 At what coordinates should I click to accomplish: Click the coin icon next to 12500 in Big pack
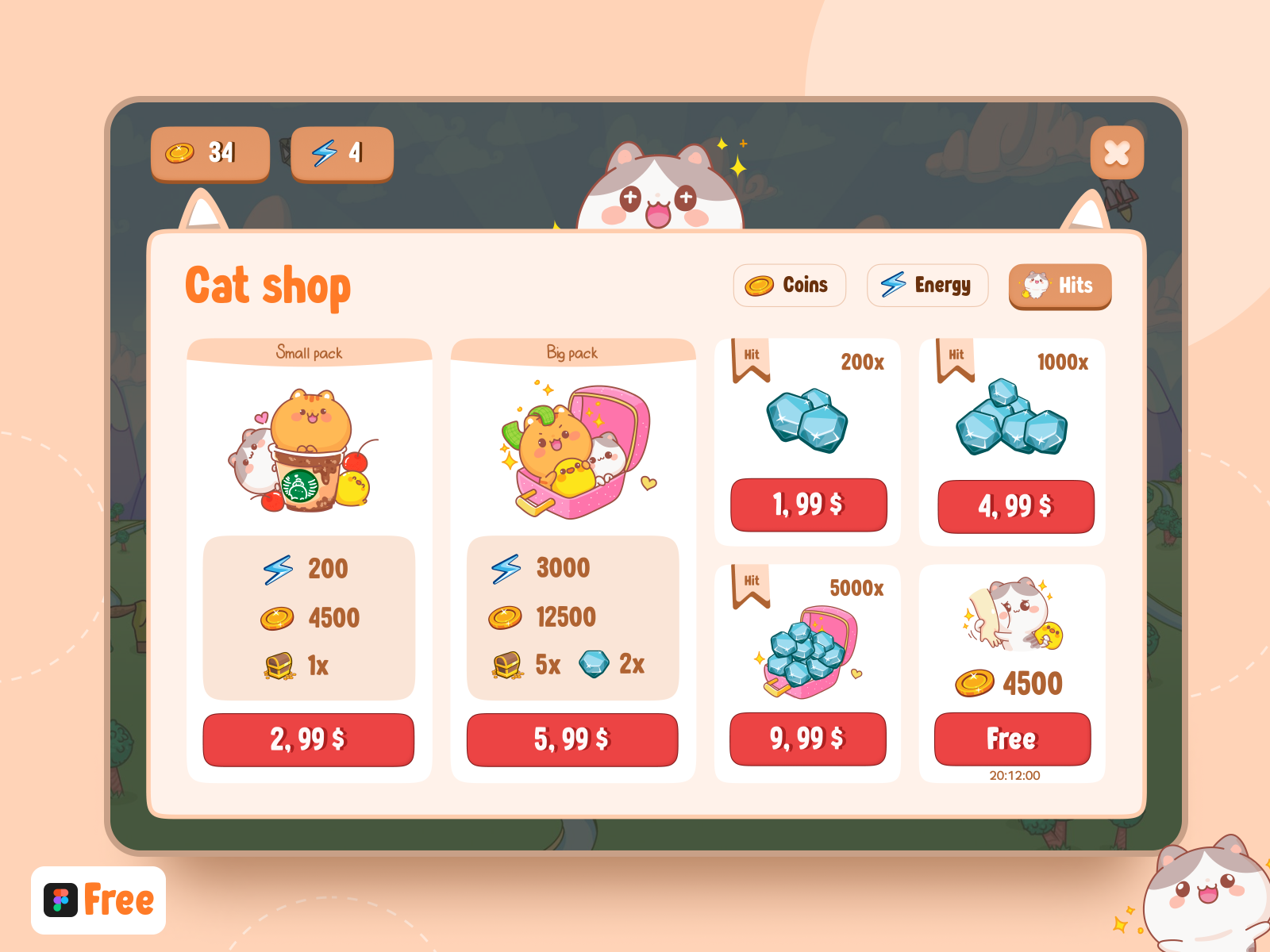(506, 616)
